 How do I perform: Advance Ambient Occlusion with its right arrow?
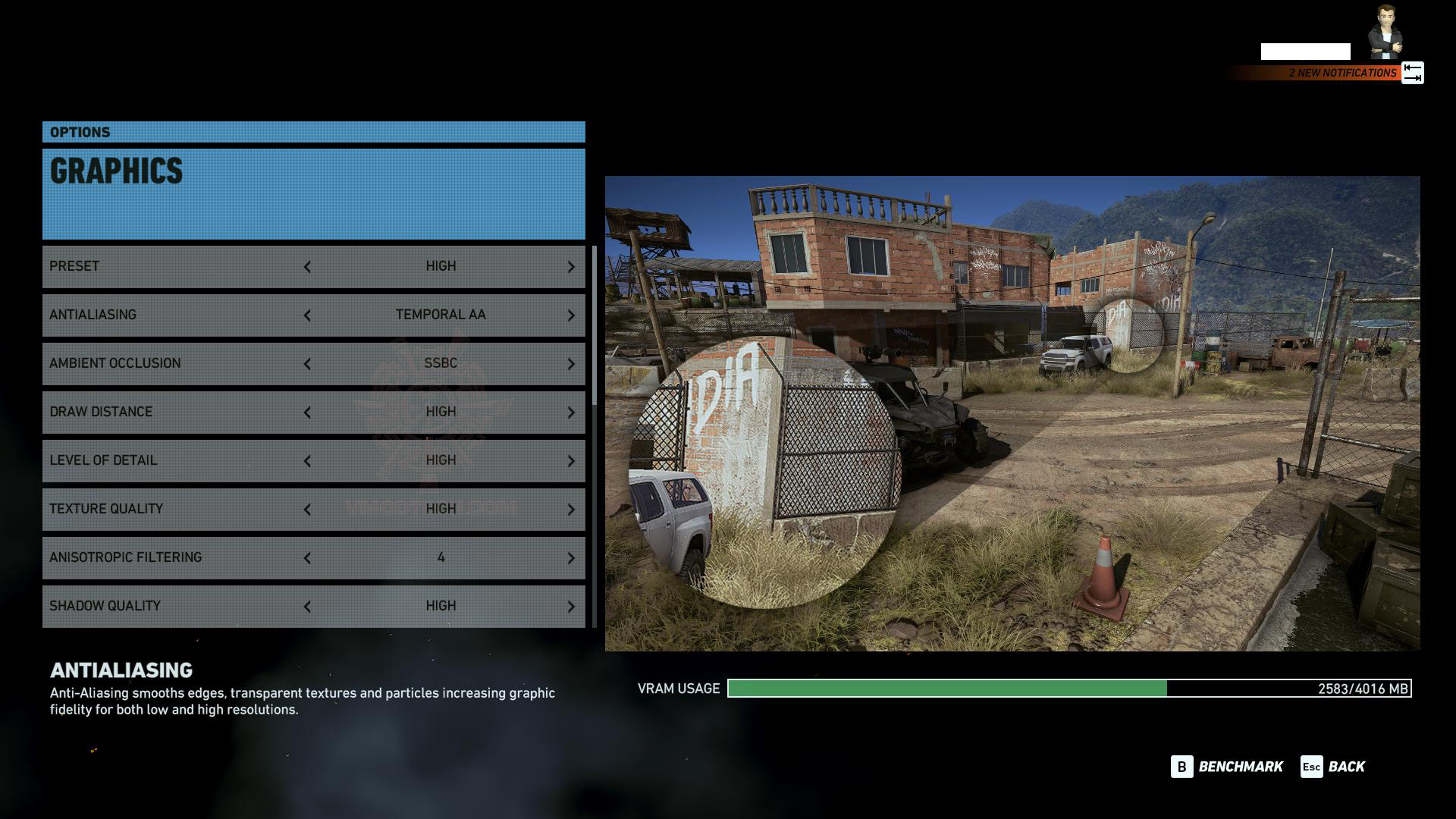571,364
